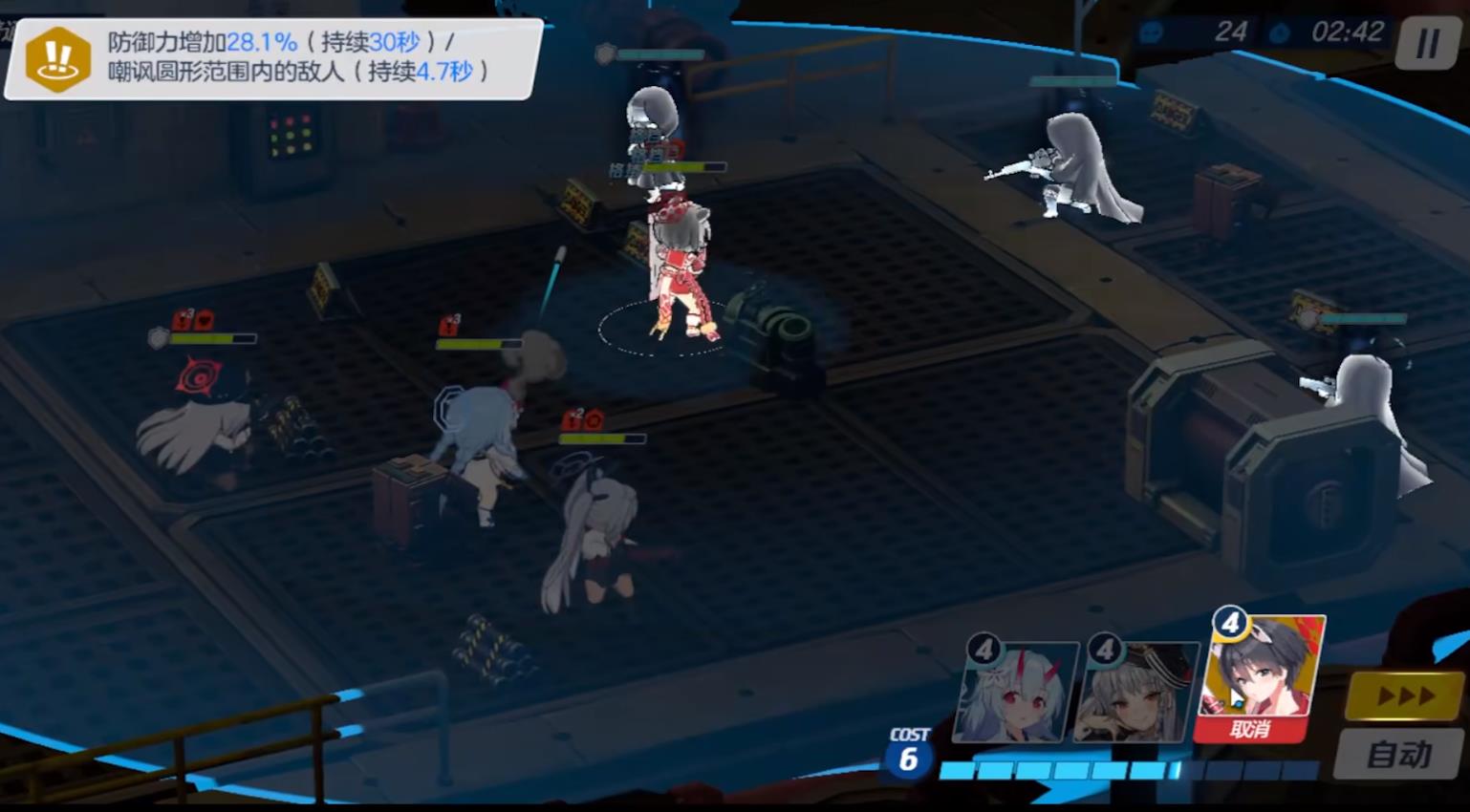
Task: Pause the battle
Action: tap(1427, 43)
